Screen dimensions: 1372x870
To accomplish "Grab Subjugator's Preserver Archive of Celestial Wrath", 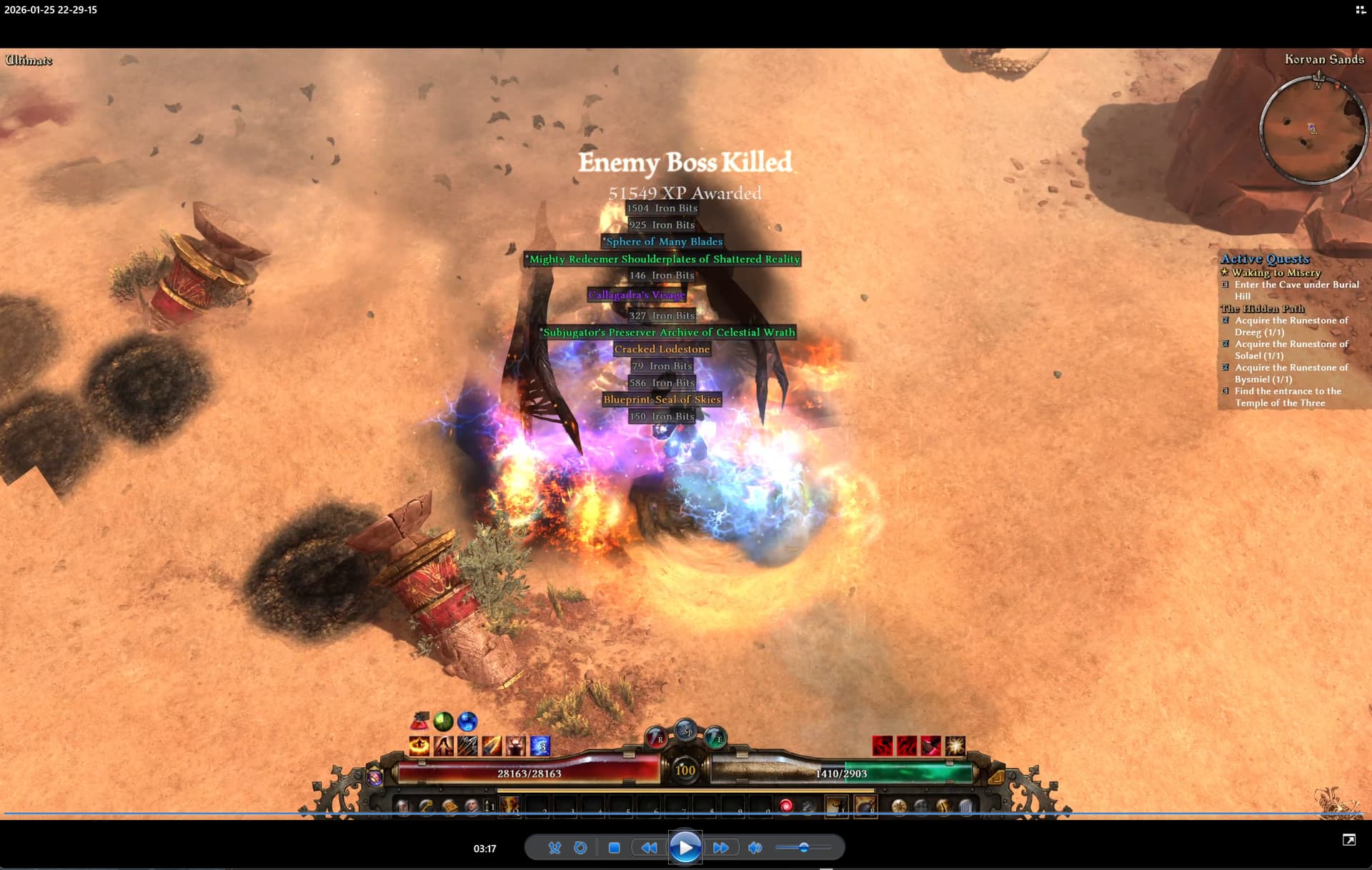I will pyautogui.click(x=668, y=333).
